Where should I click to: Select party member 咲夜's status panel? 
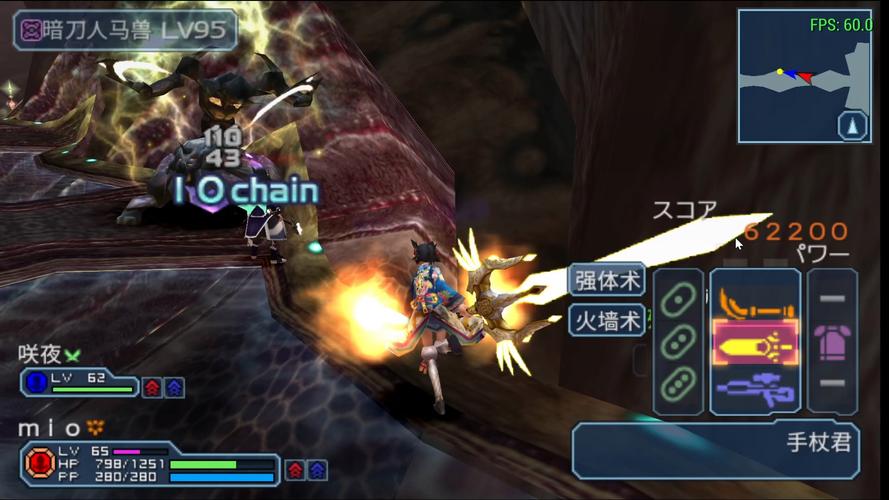click(80, 382)
